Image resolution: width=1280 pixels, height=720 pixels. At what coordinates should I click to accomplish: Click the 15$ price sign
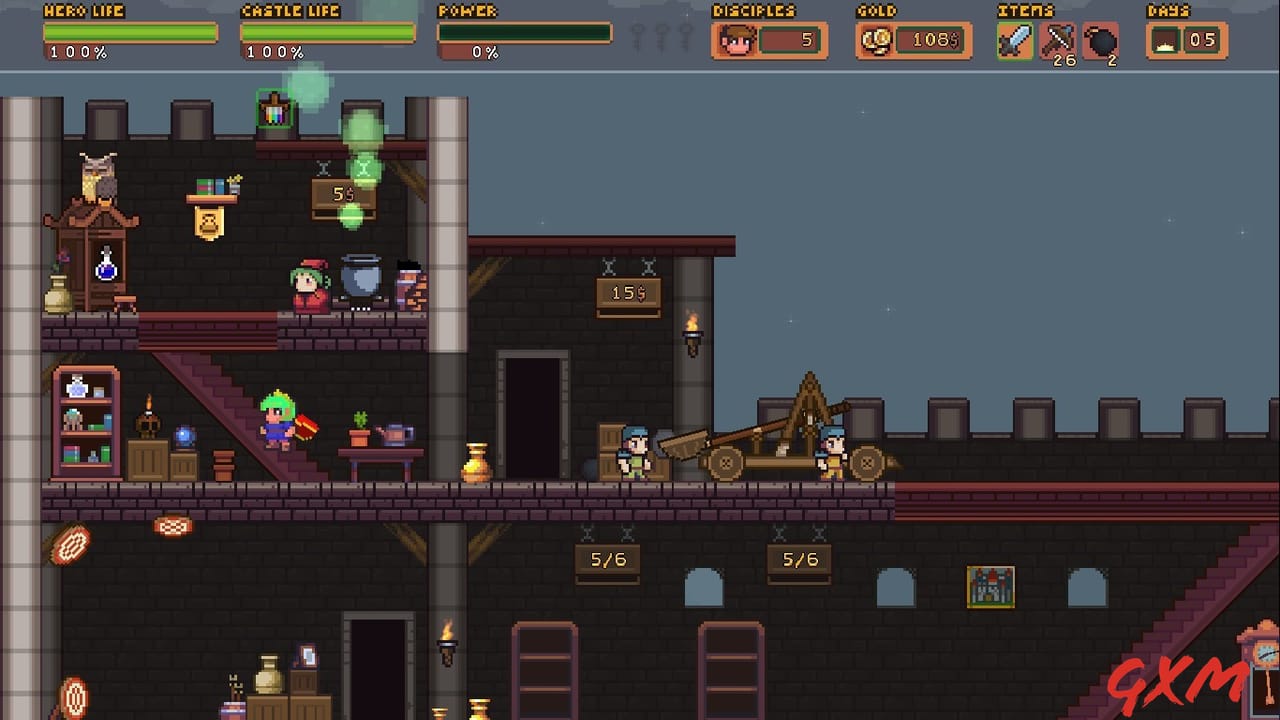click(628, 292)
